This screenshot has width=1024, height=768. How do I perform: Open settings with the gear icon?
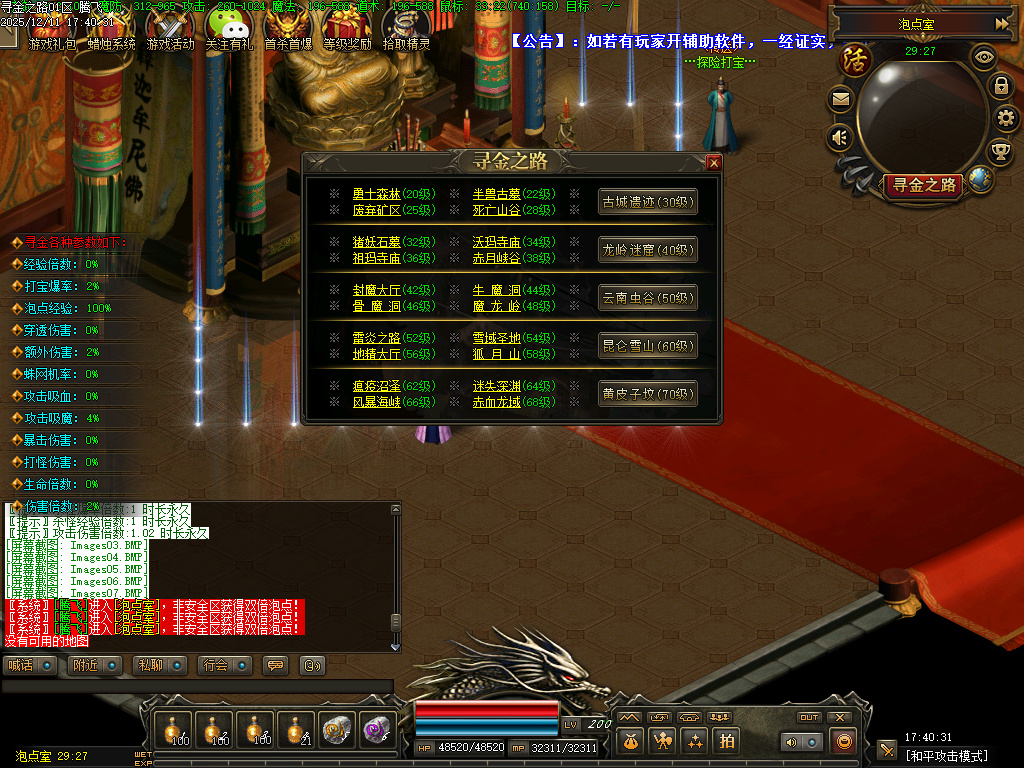coord(1005,118)
